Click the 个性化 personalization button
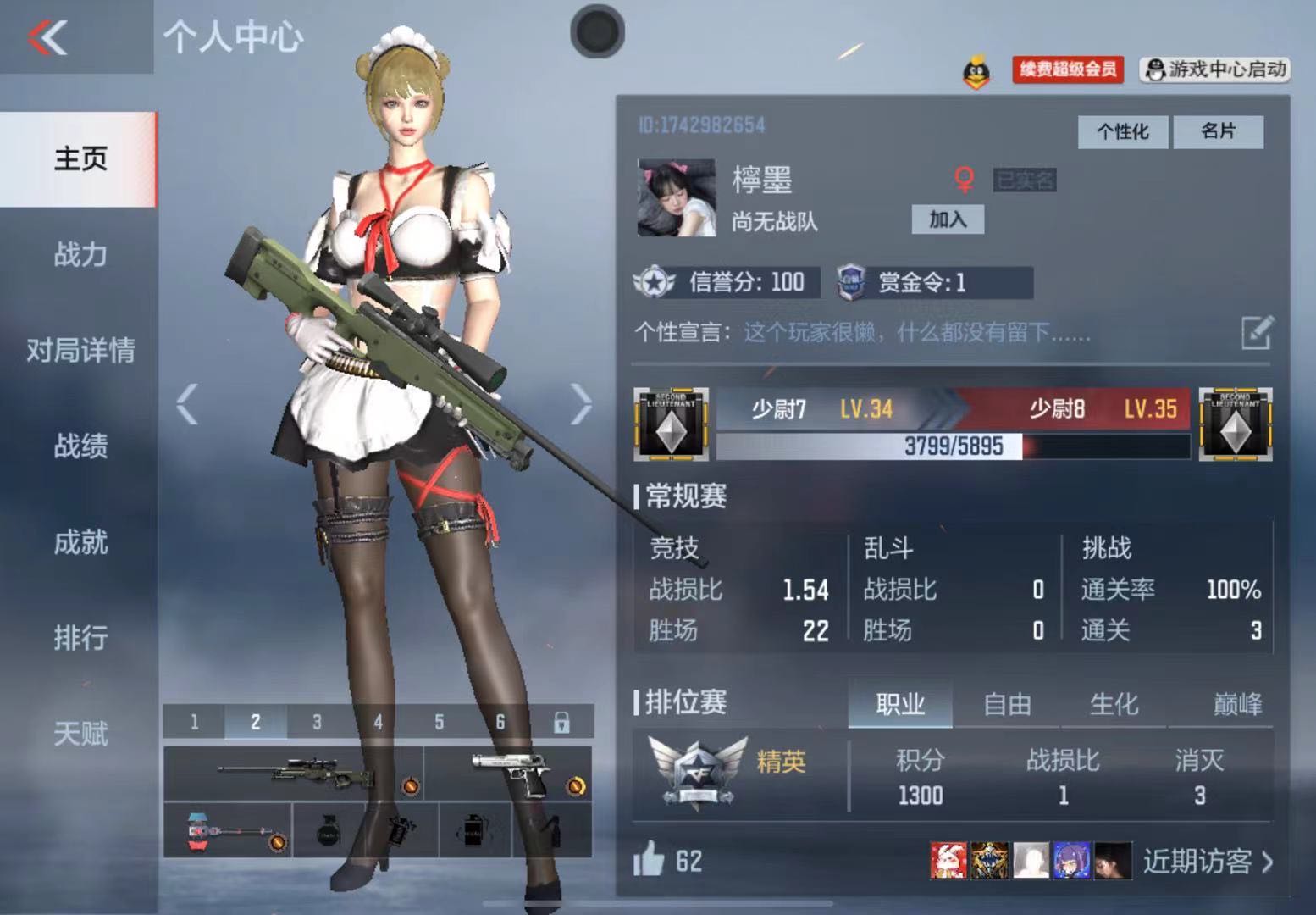This screenshot has width=1316, height=915. point(1122,131)
